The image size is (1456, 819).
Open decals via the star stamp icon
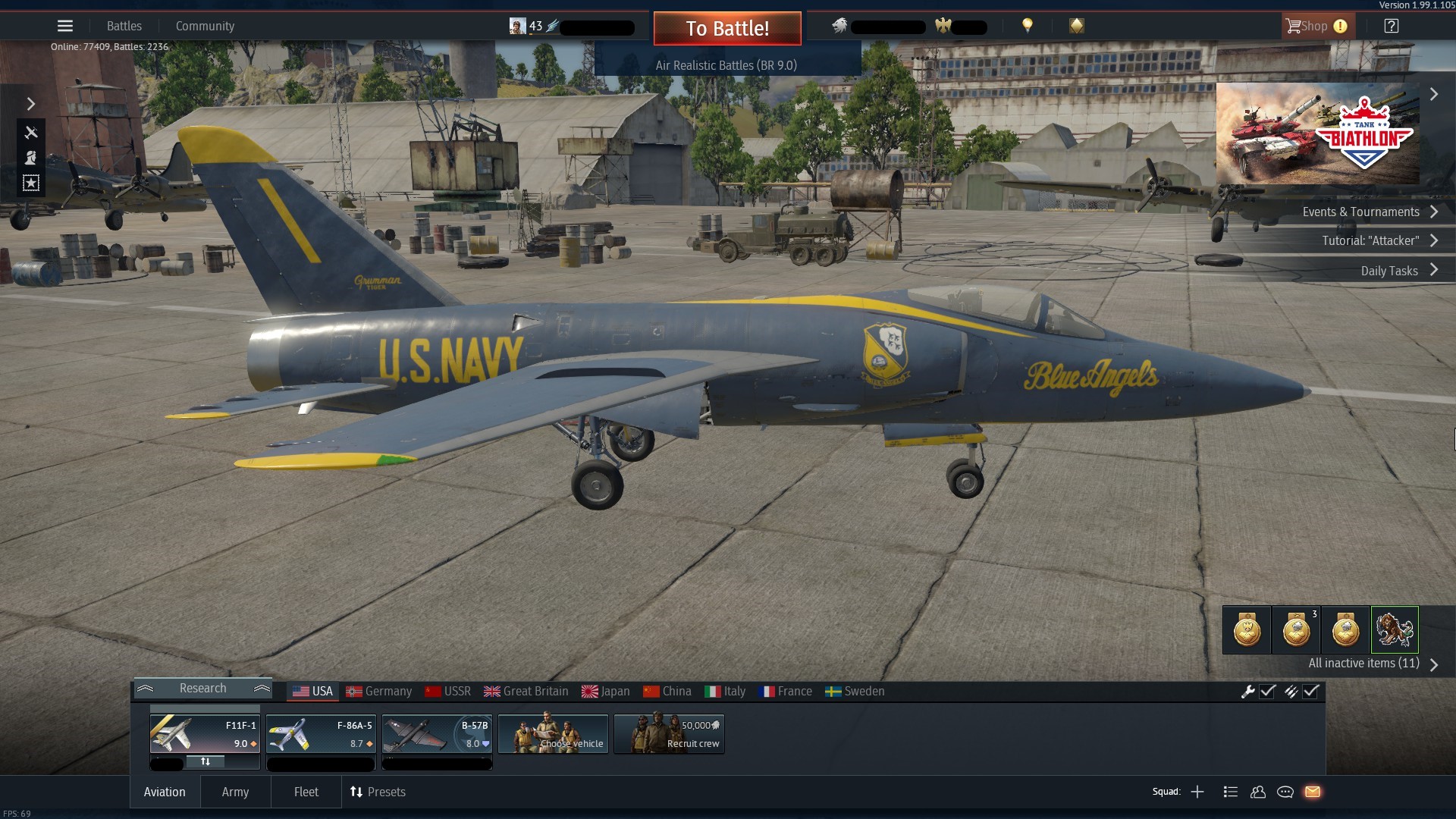tap(31, 183)
